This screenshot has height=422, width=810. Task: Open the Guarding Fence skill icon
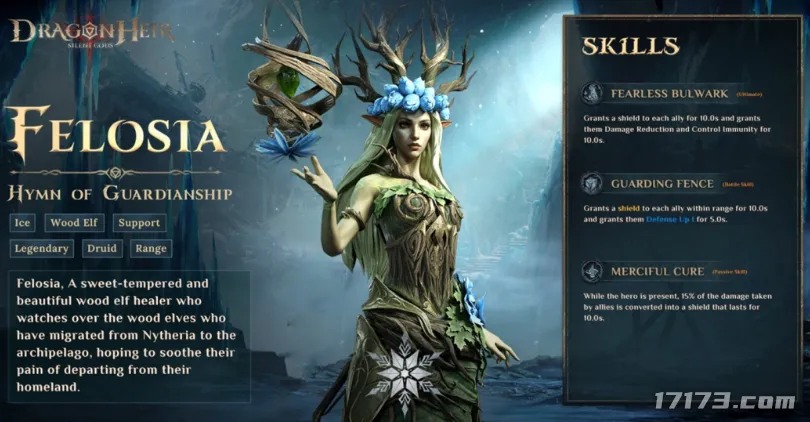tap(594, 183)
